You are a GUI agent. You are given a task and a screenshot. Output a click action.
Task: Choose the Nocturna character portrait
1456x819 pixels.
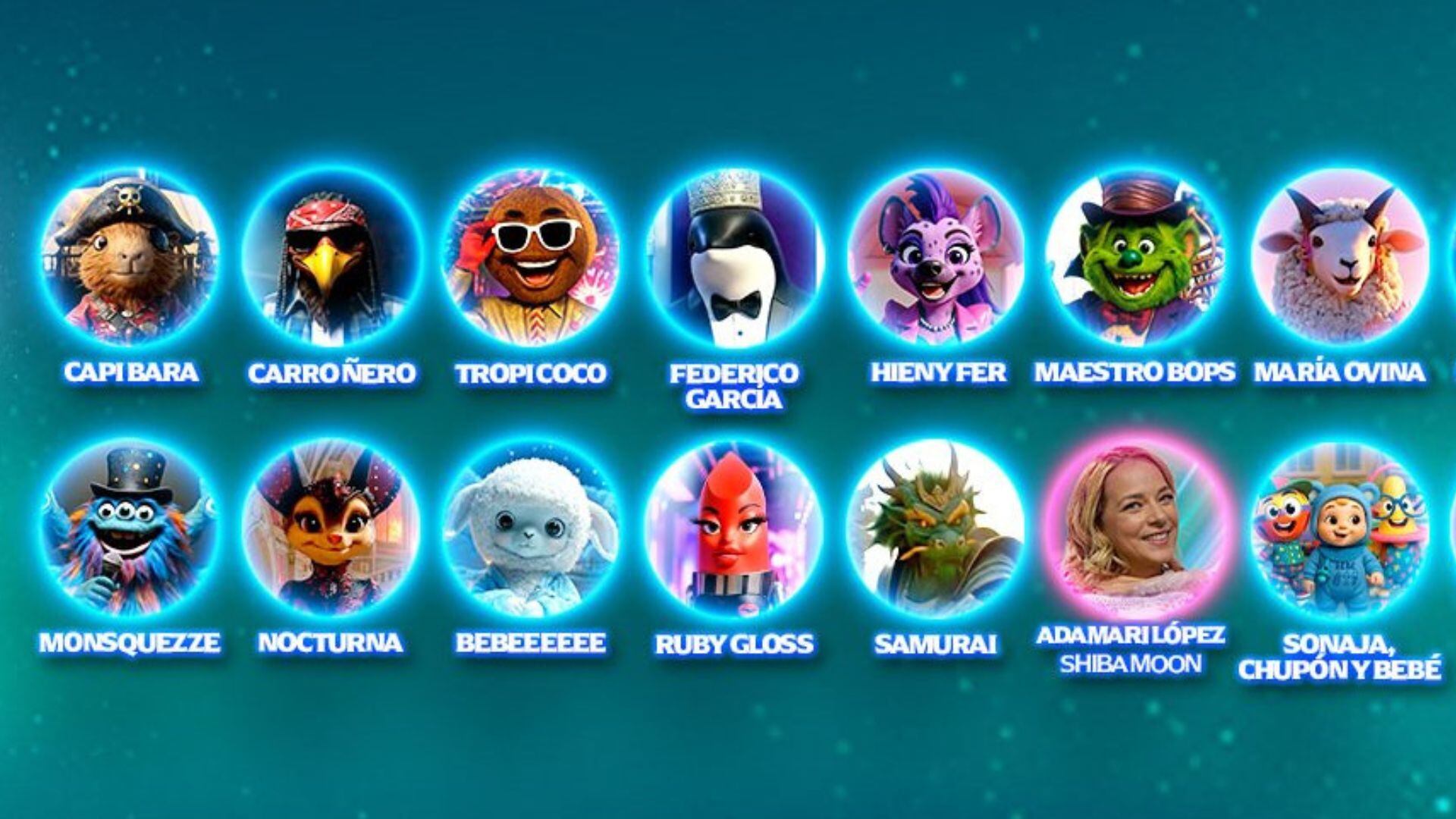tap(331, 529)
